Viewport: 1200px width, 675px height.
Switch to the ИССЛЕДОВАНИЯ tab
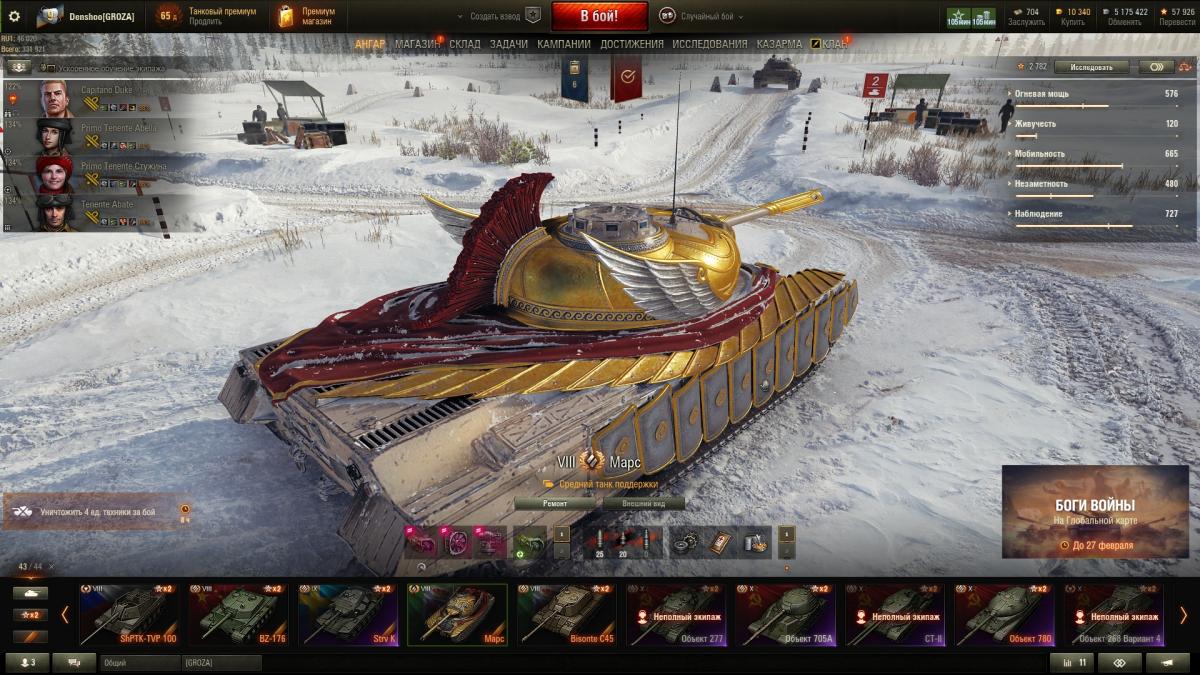[x=709, y=44]
